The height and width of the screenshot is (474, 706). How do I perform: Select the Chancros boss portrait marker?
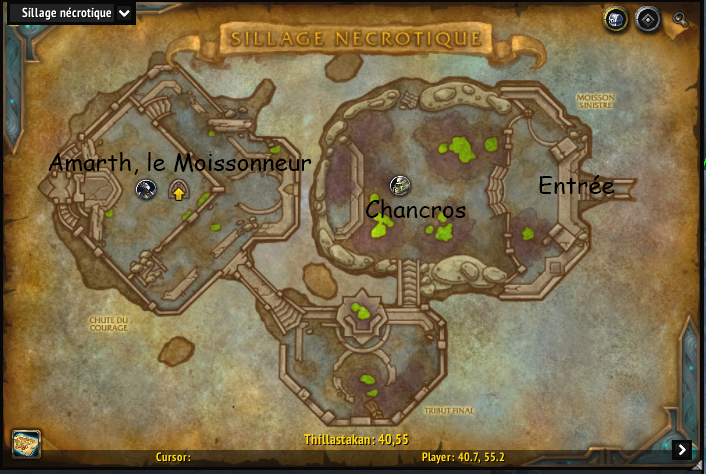click(400, 185)
